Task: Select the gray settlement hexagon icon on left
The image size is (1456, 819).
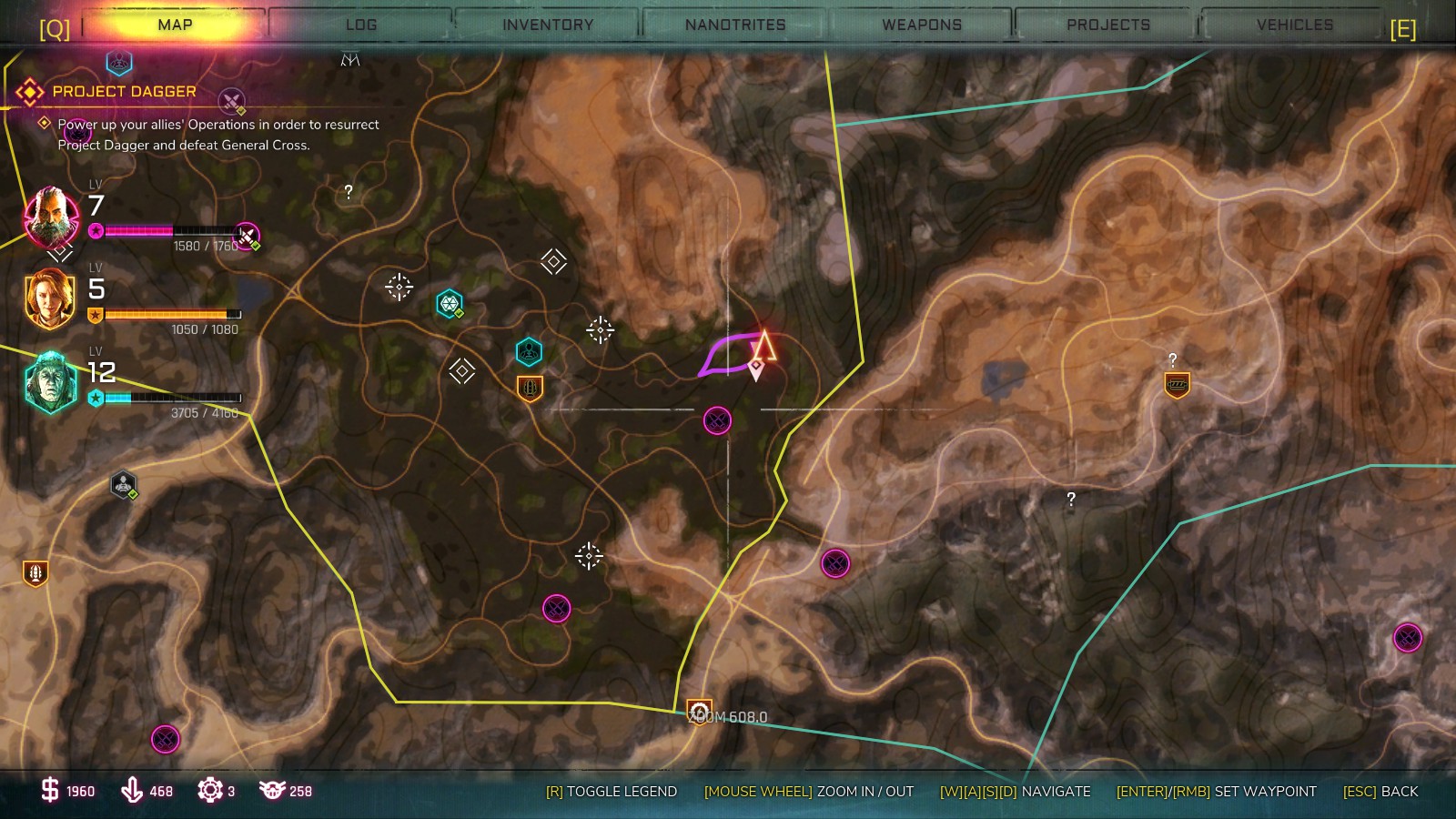Action: pyautogui.click(x=121, y=485)
